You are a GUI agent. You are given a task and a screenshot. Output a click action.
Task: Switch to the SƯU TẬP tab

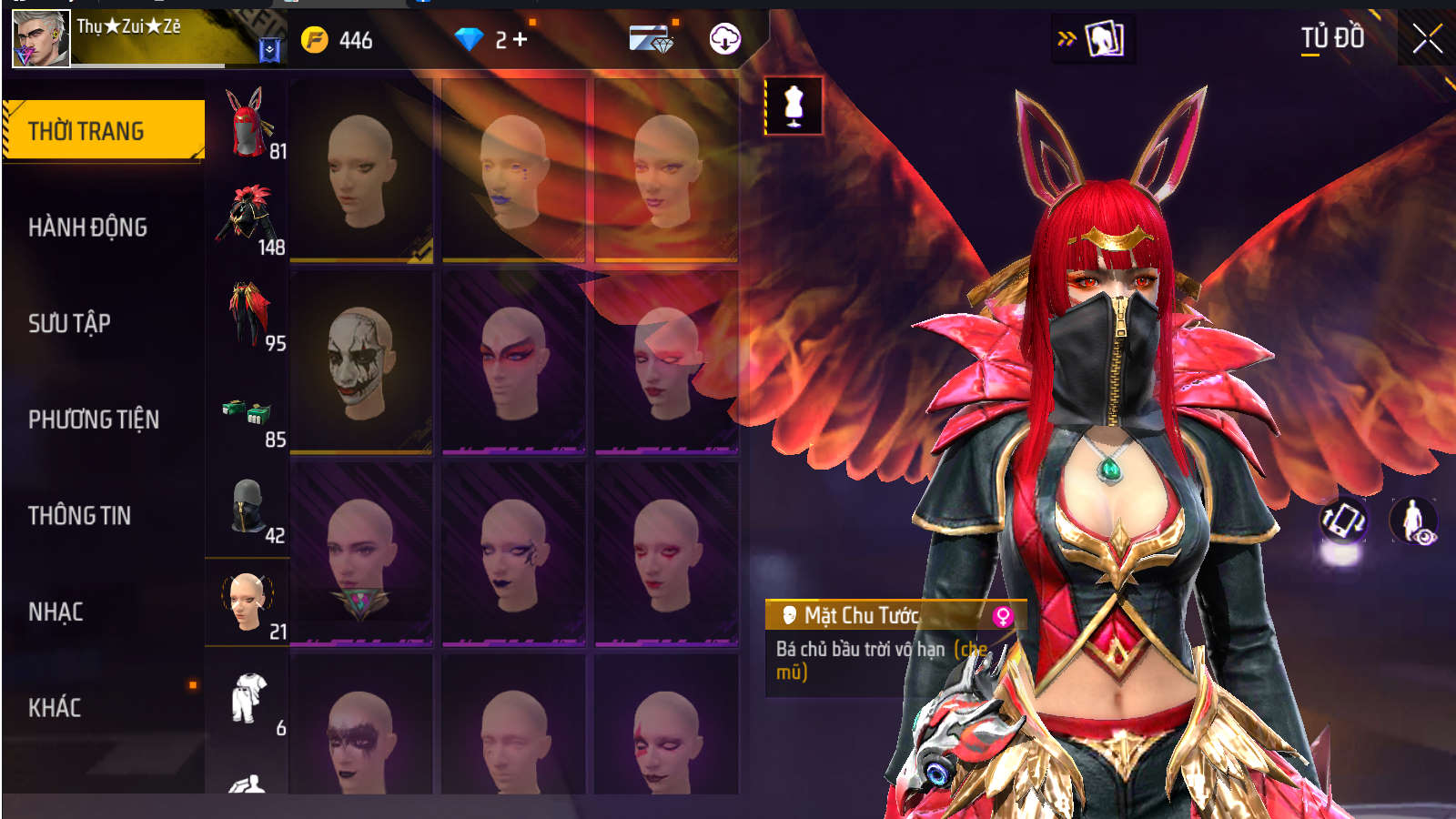(x=69, y=323)
